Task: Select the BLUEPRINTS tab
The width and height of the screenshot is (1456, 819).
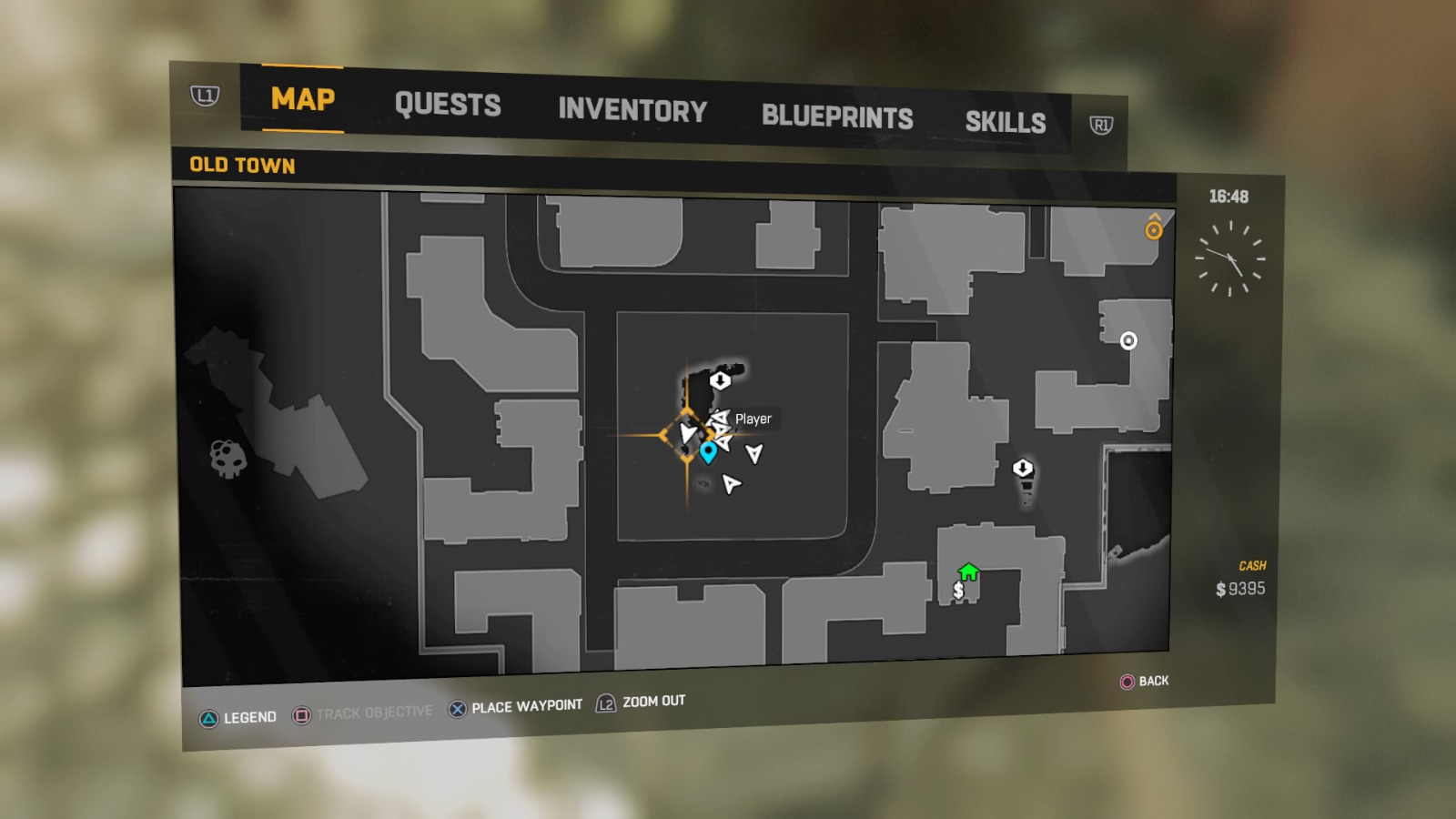Action: (x=837, y=116)
